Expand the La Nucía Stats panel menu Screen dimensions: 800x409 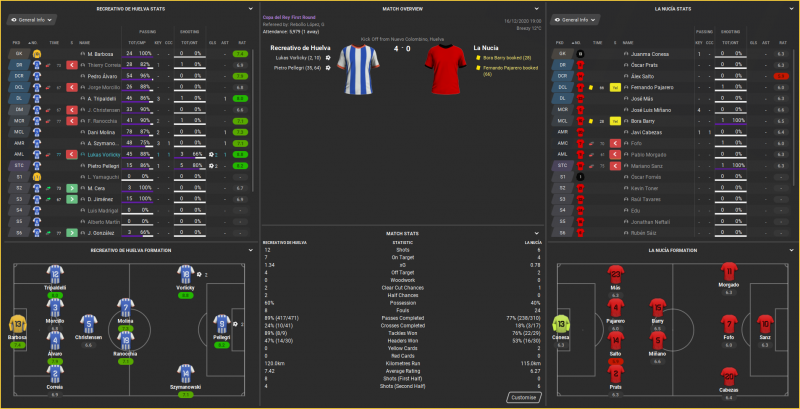791,7
